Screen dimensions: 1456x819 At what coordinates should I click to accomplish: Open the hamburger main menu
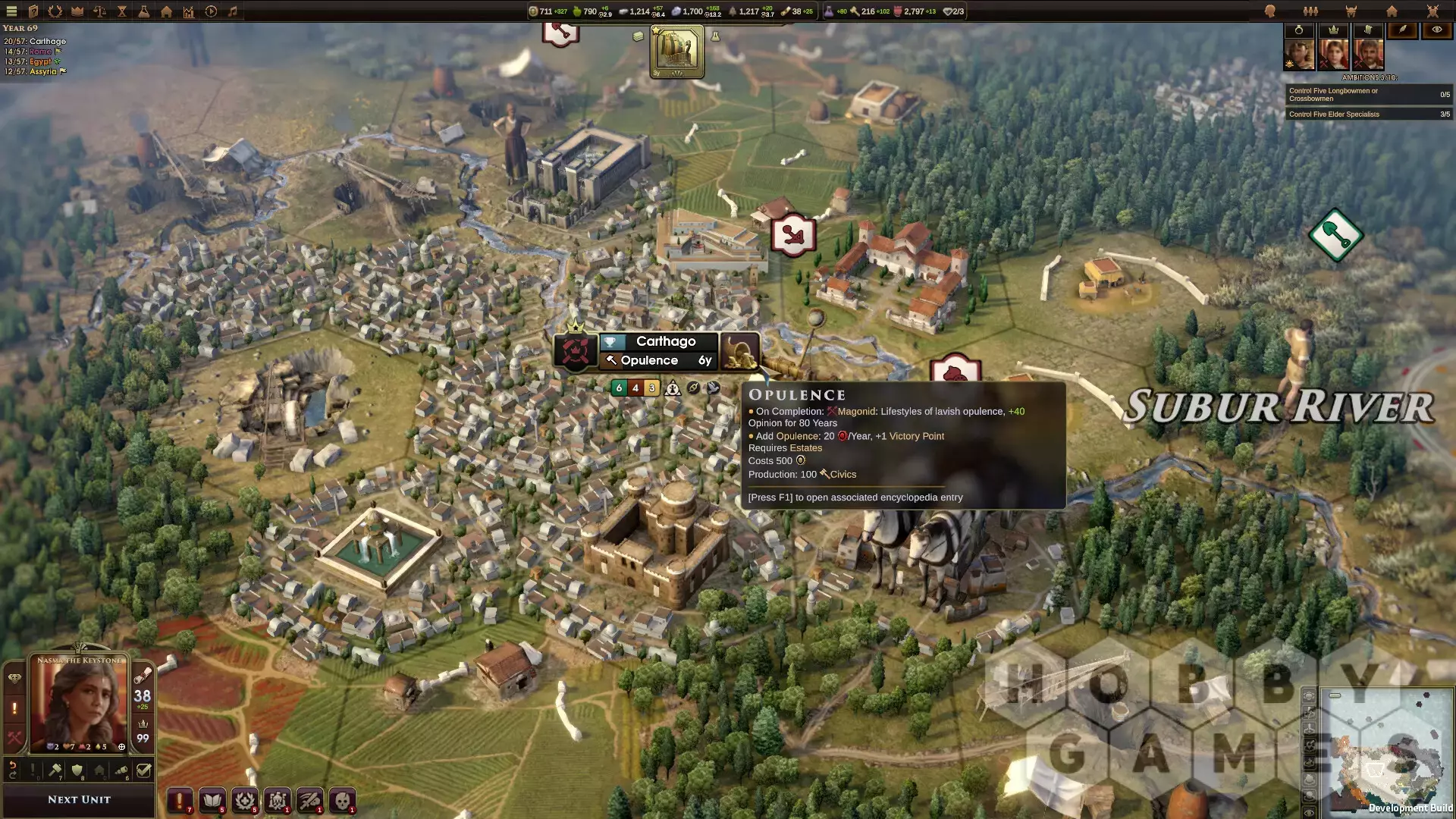pyautogui.click(x=11, y=11)
